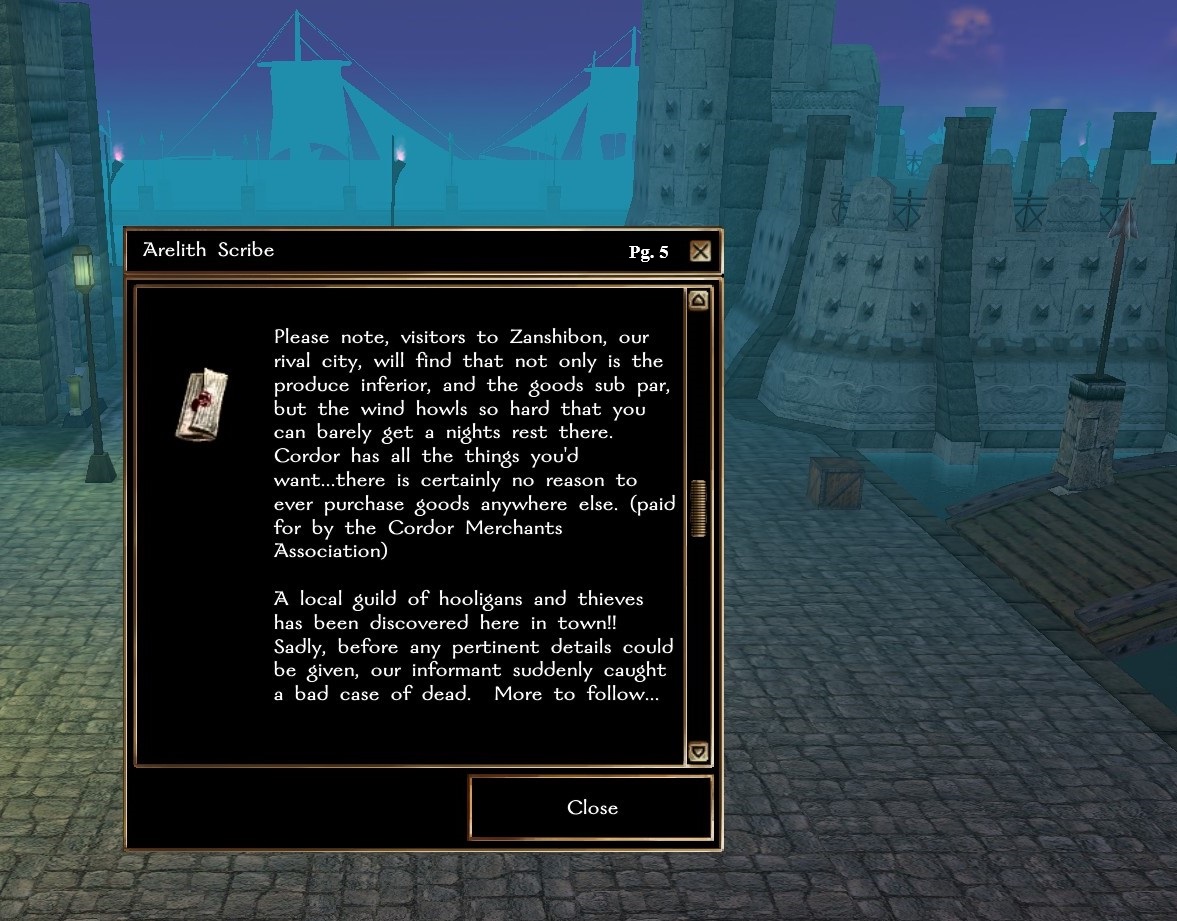Click the scroll down arrow

click(698, 752)
